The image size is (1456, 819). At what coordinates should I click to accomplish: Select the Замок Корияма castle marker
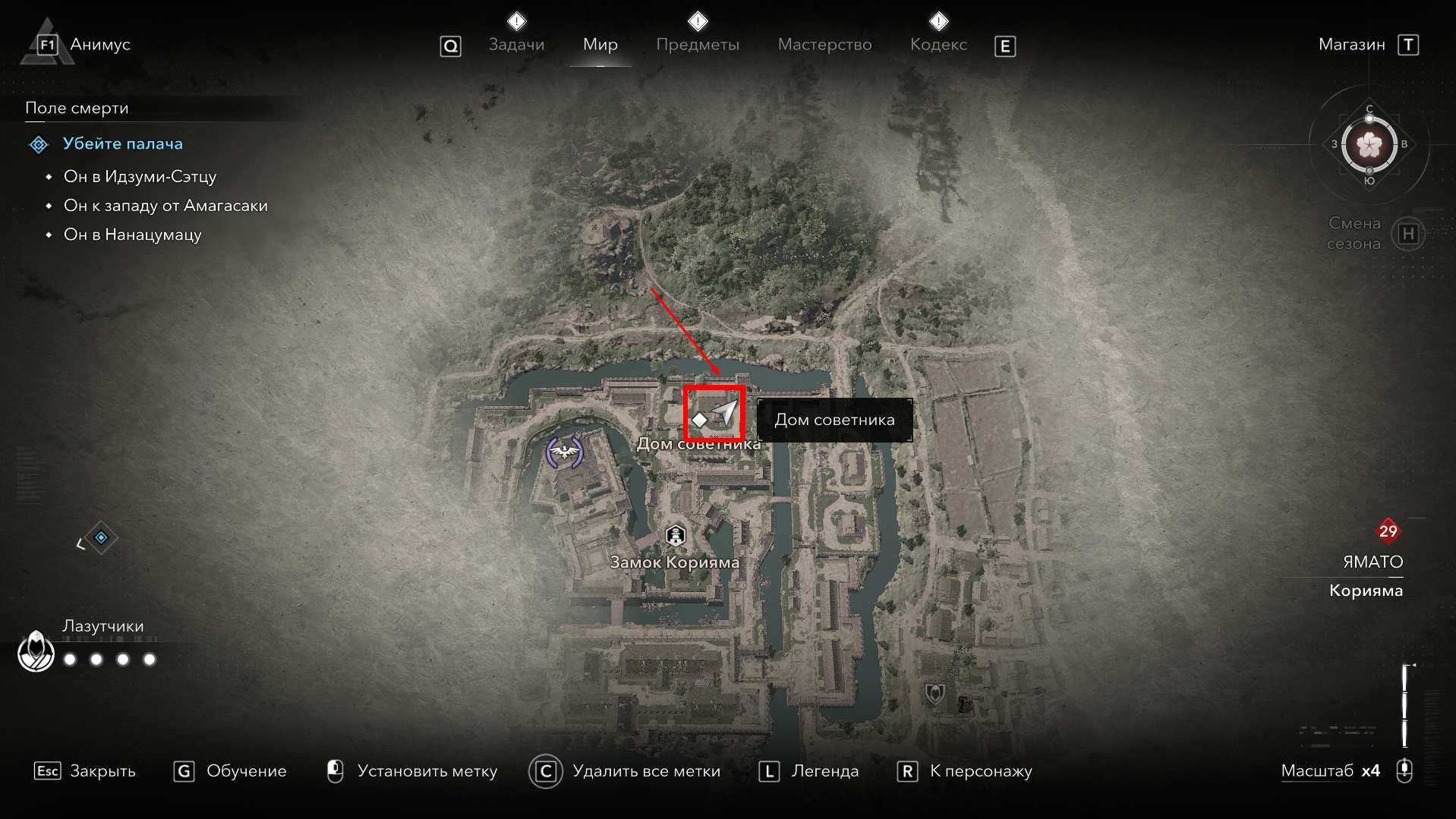[x=675, y=536]
